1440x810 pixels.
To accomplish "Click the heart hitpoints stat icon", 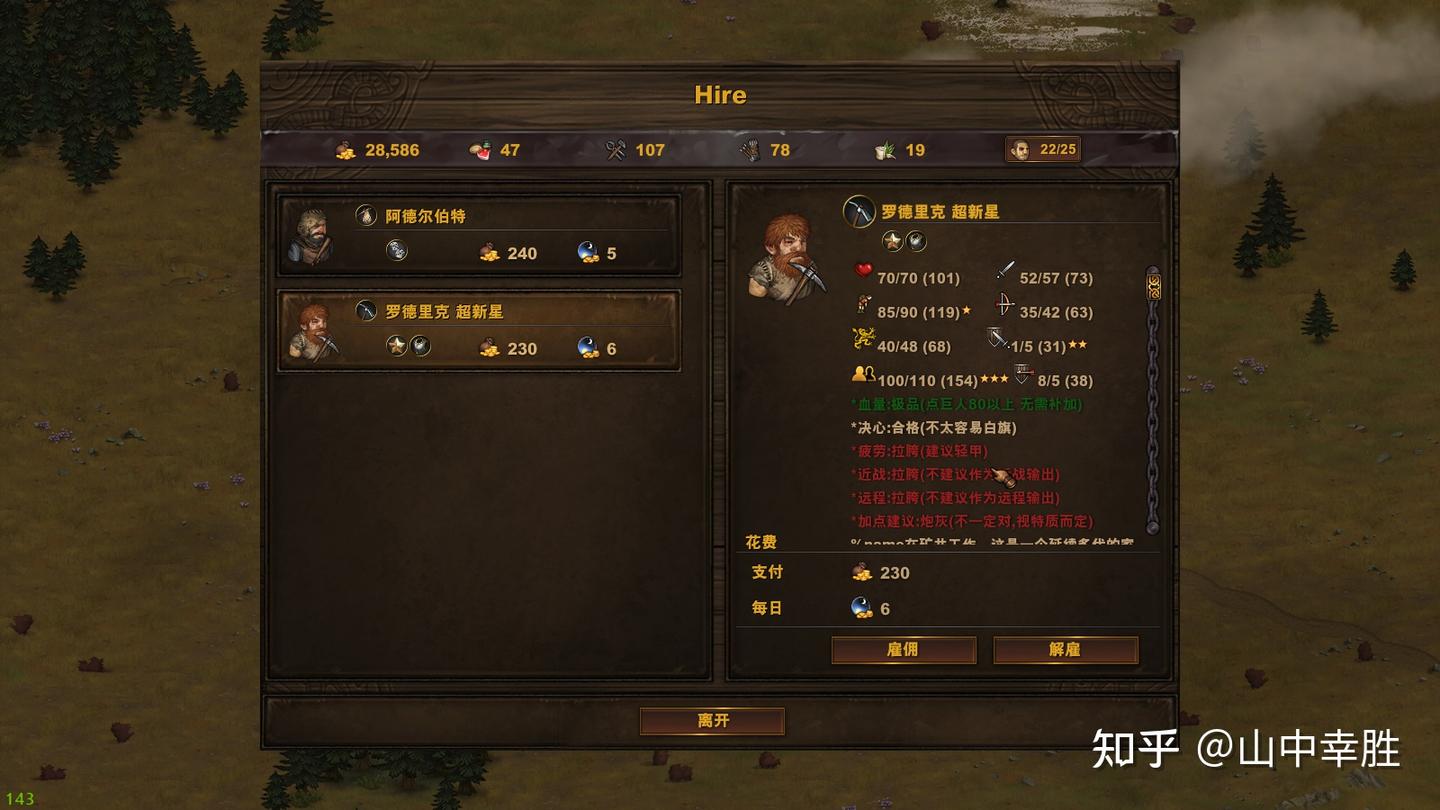I will pyautogui.click(x=862, y=270).
